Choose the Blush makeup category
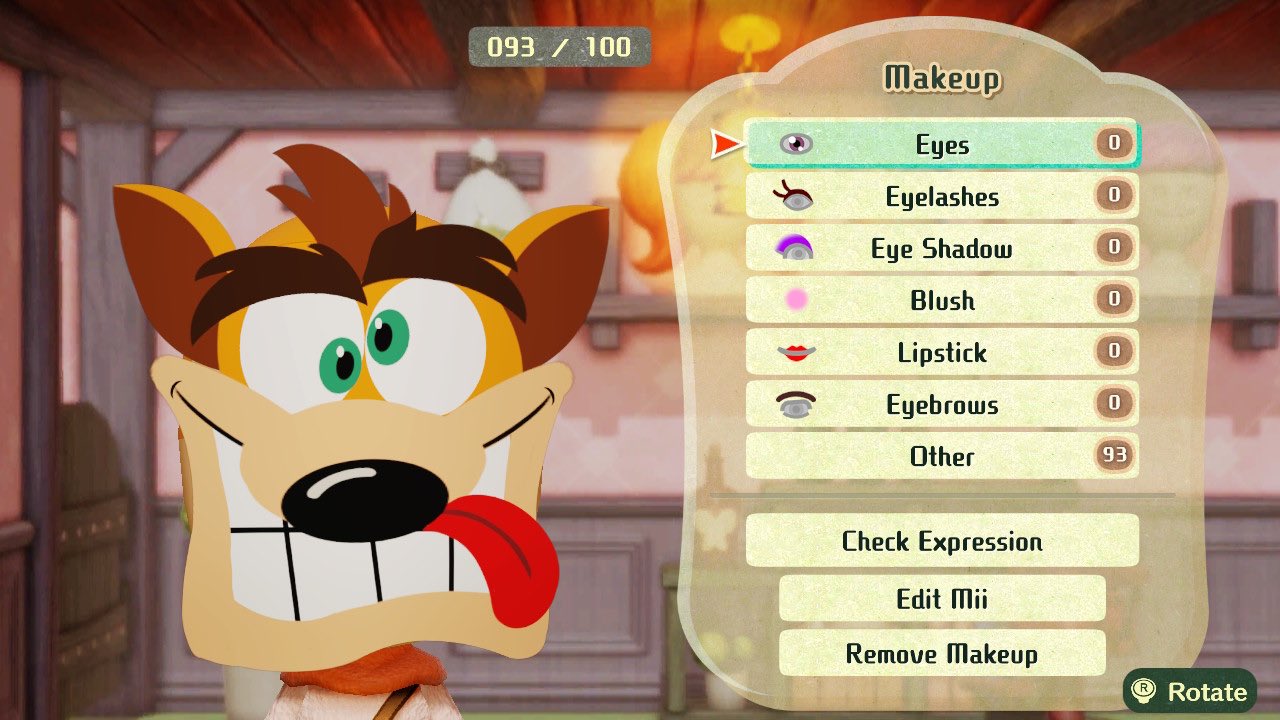The height and width of the screenshot is (720, 1280). click(x=940, y=300)
